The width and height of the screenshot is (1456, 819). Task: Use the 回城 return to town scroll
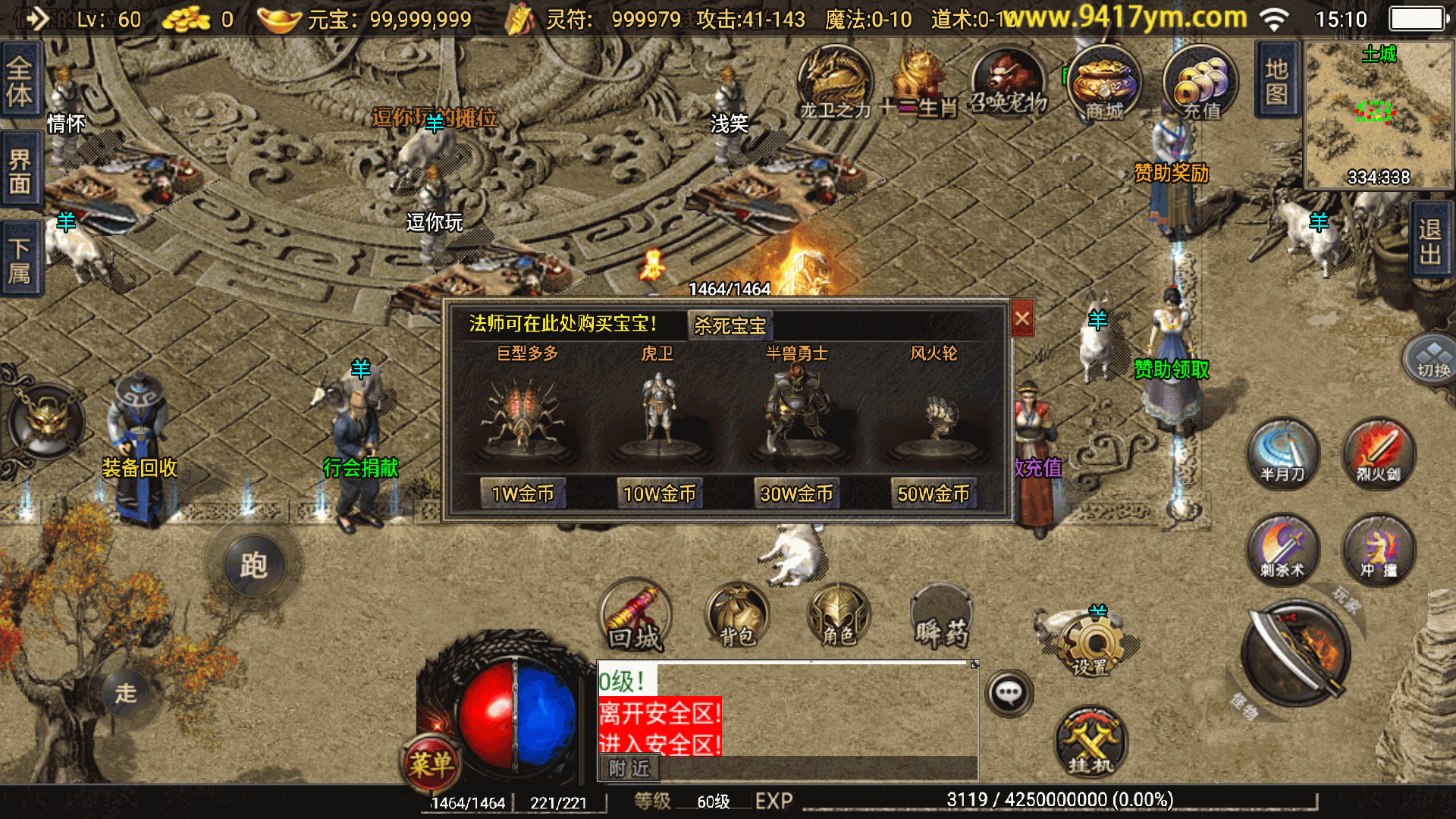pyautogui.click(x=635, y=617)
